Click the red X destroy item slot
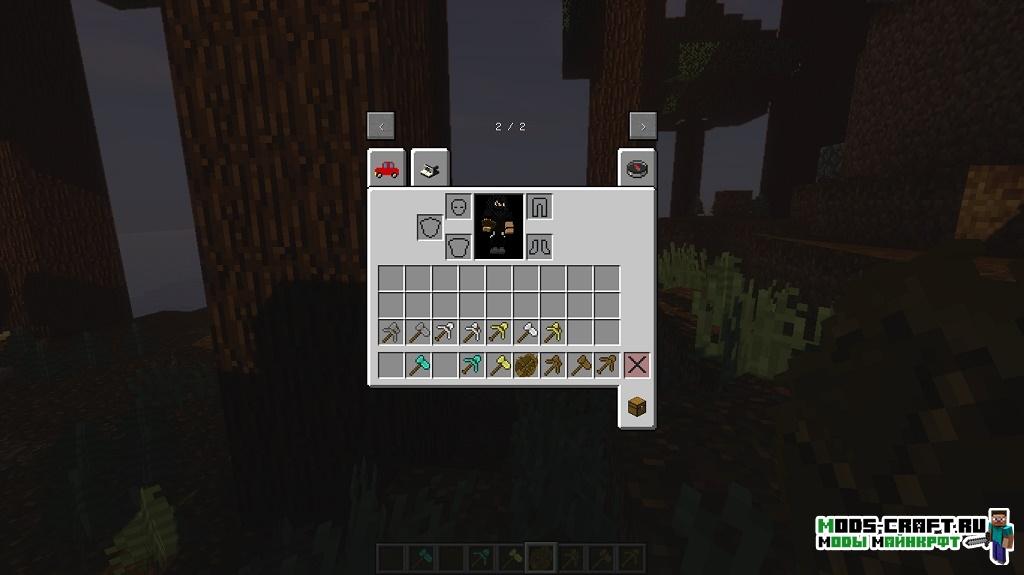Screen dimensions: 1024x575 (637, 365)
